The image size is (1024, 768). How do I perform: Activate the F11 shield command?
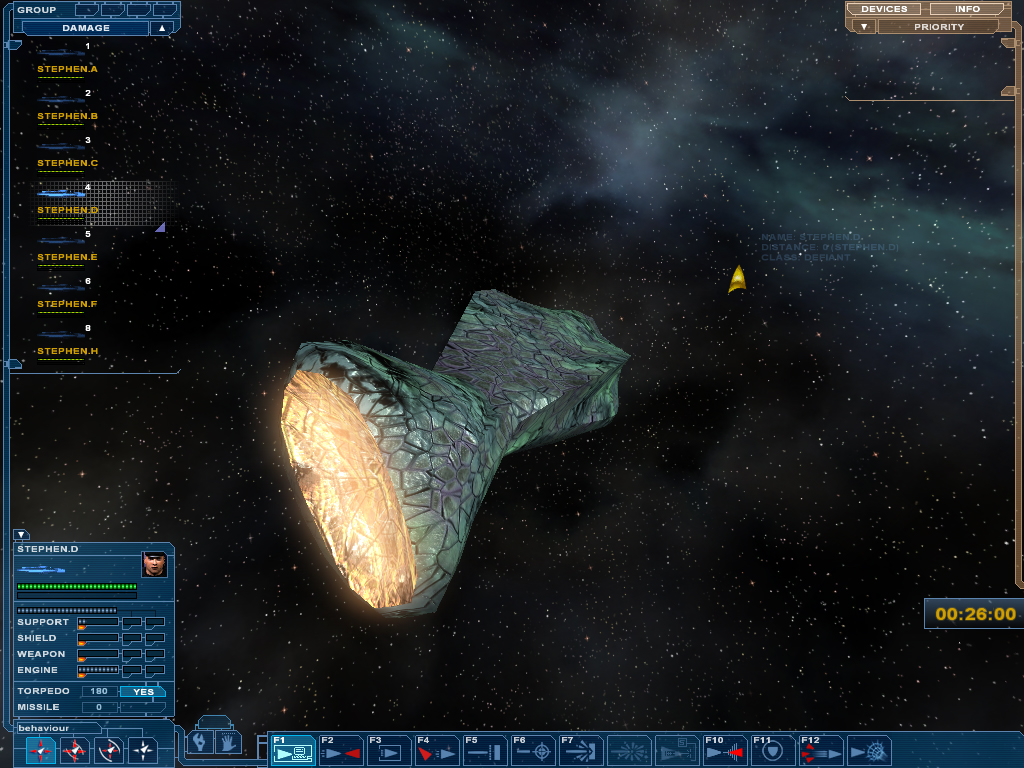(772, 750)
